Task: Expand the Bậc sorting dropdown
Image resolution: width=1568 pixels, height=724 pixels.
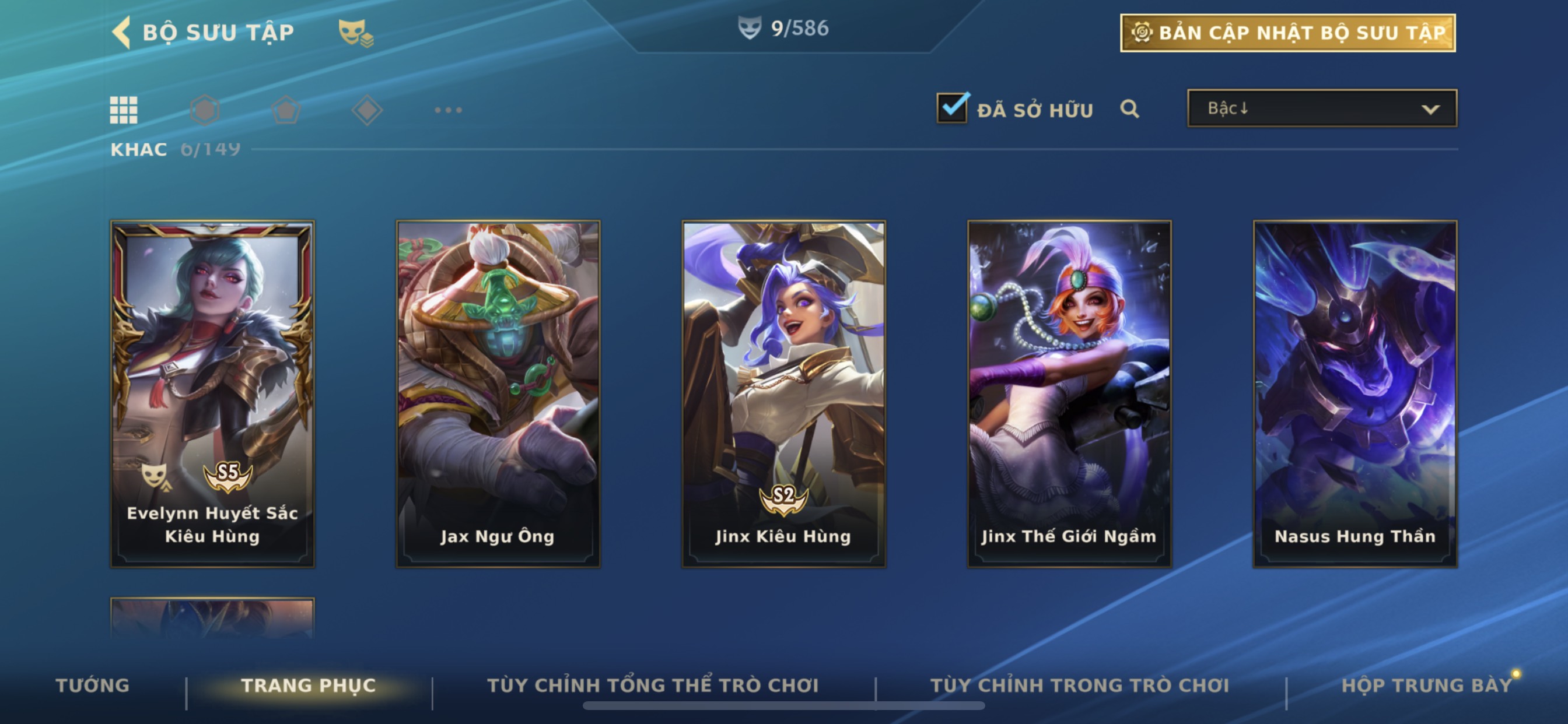Action: click(x=1321, y=108)
